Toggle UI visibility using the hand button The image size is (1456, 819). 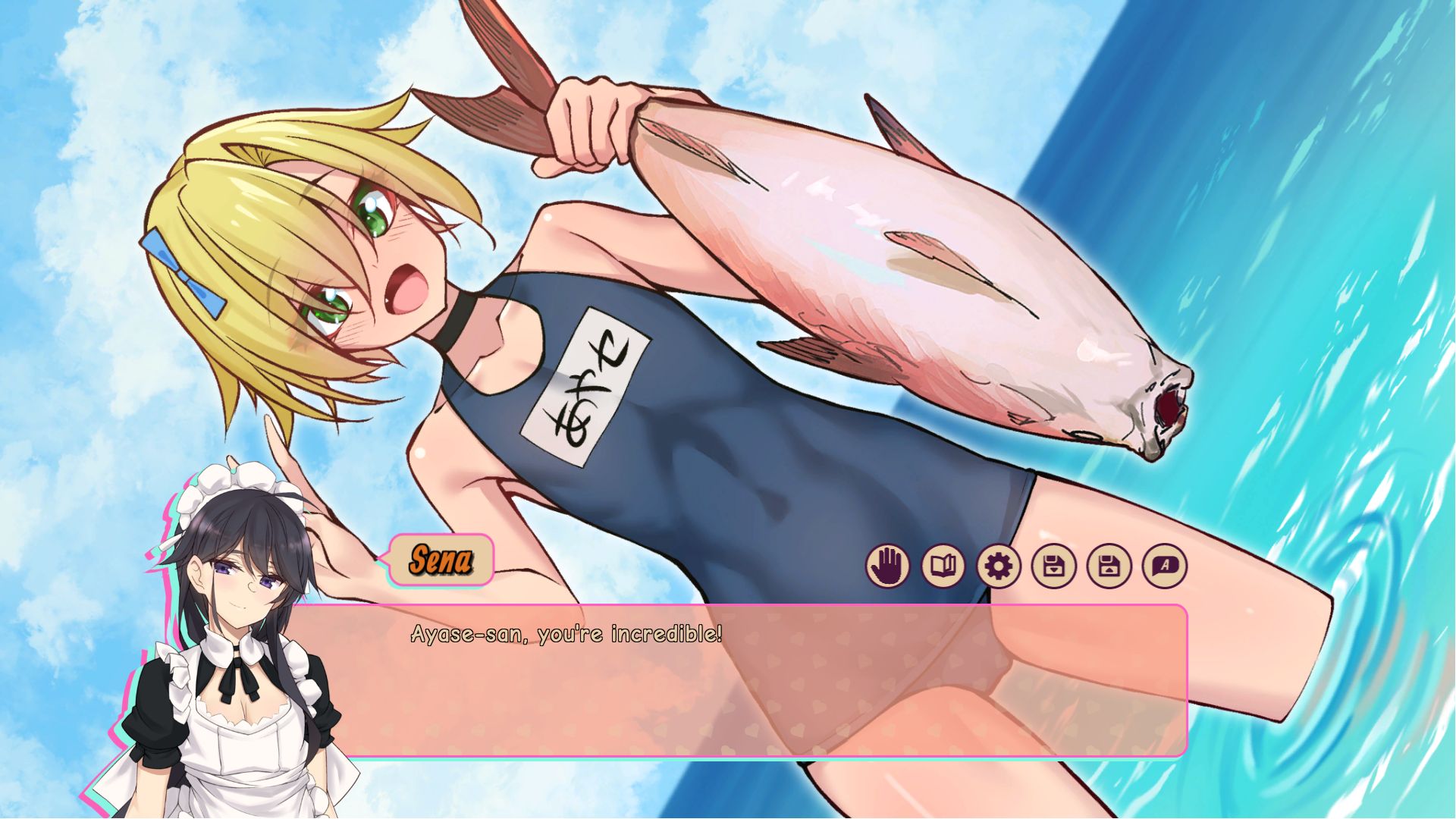coord(887,566)
